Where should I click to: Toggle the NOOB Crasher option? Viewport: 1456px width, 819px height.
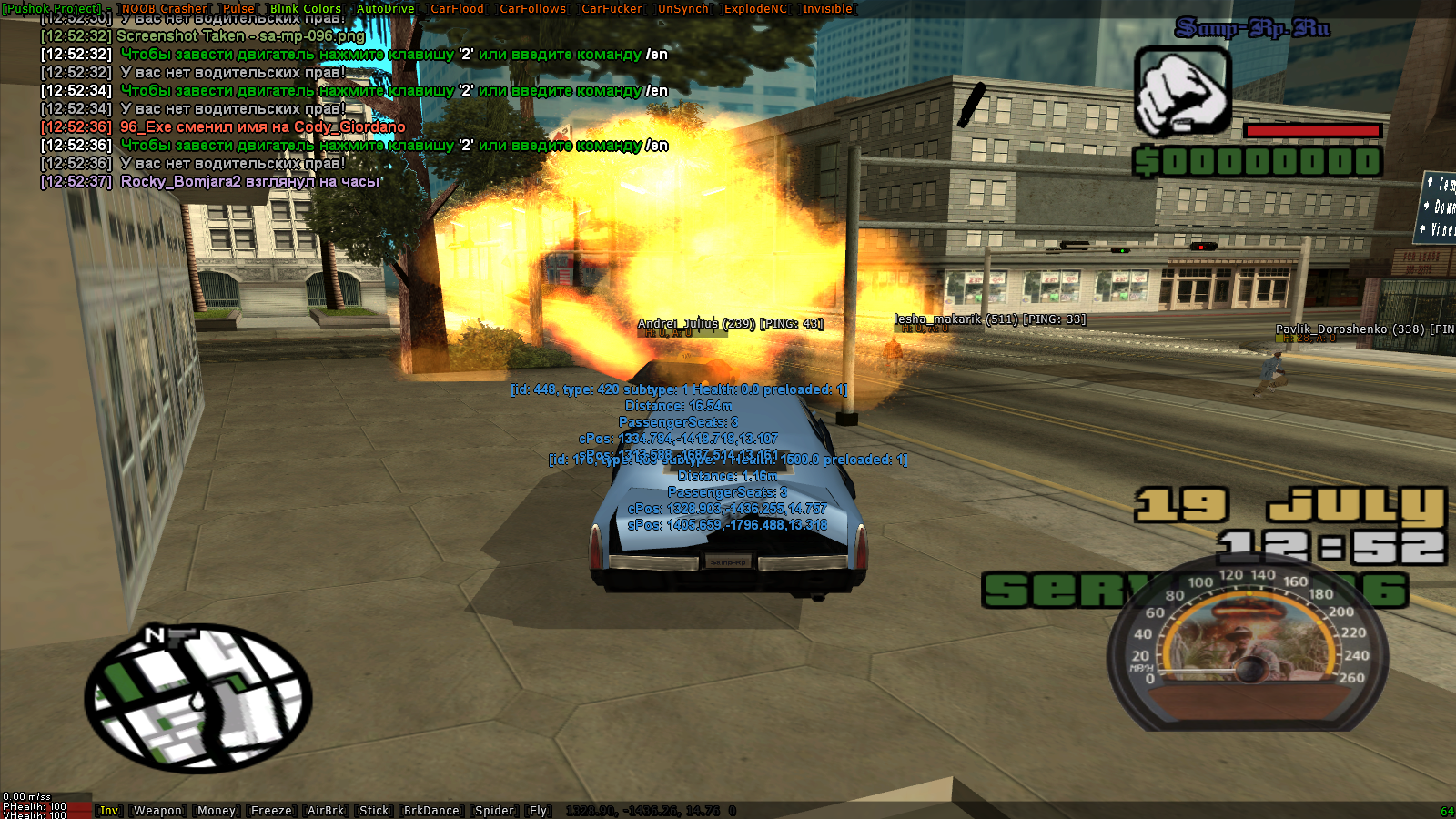pyautogui.click(x=165, y=9)
